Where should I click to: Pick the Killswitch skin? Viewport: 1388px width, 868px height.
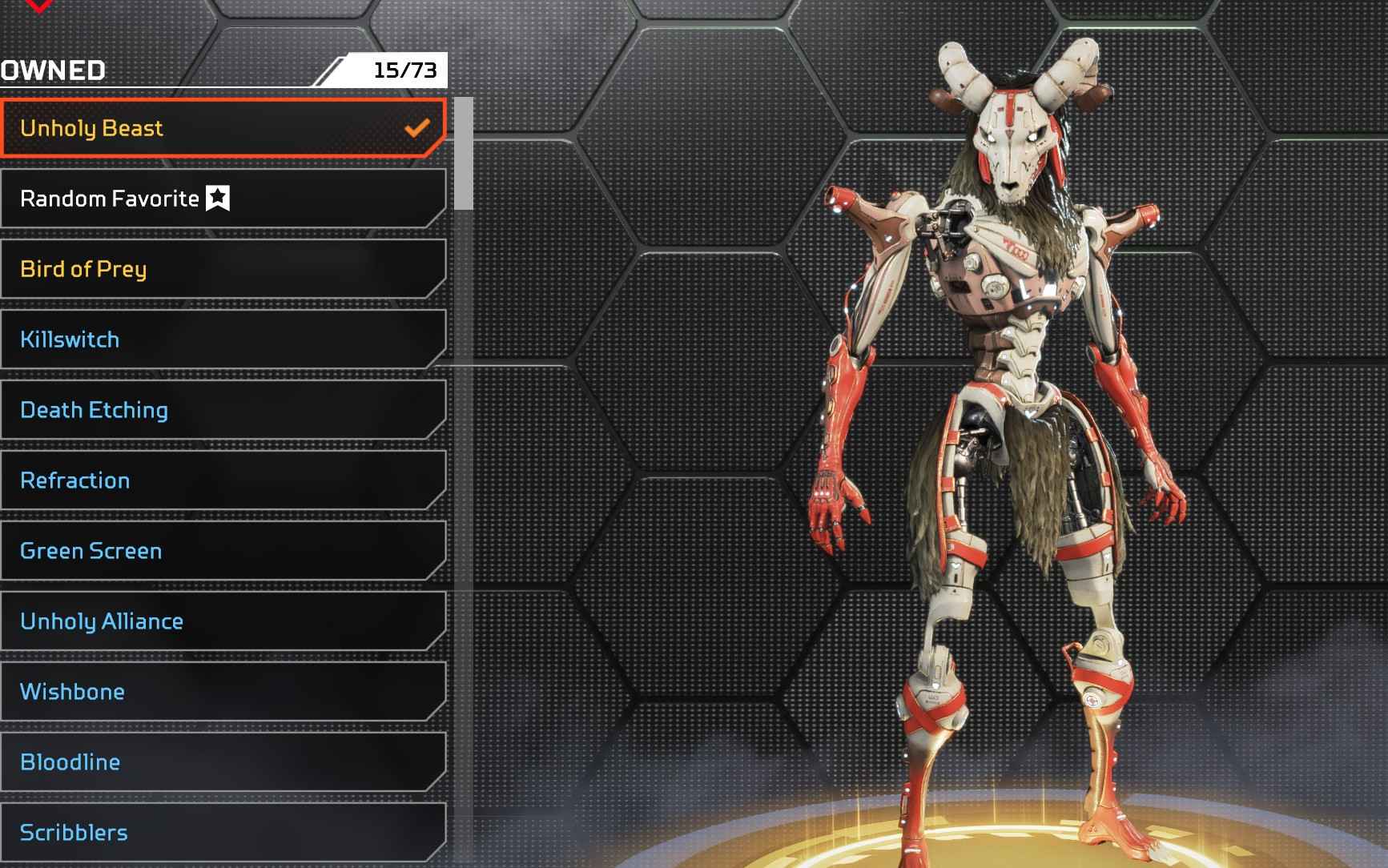point(223,340)
